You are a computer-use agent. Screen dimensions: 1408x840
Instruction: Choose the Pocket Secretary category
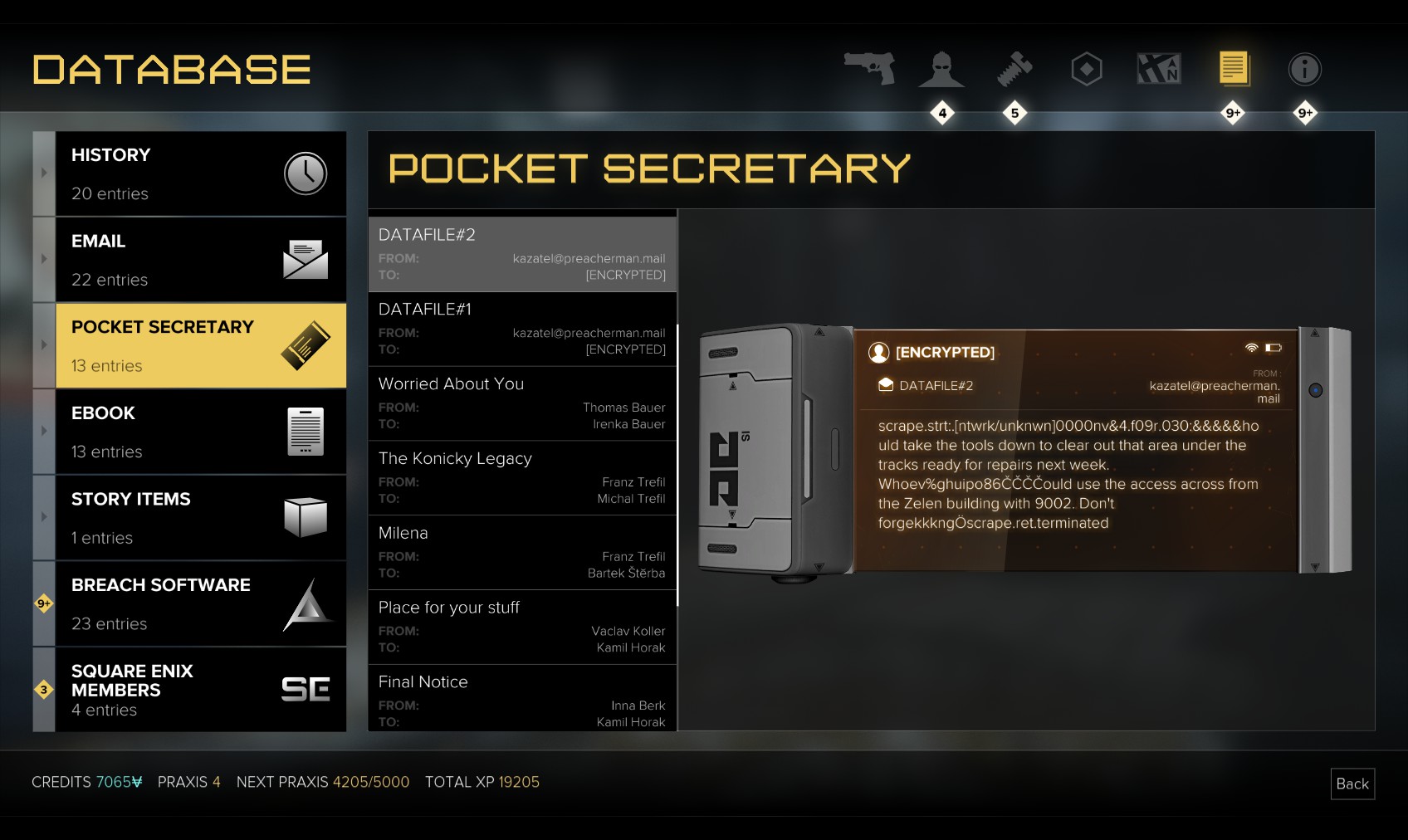point(200,345)
